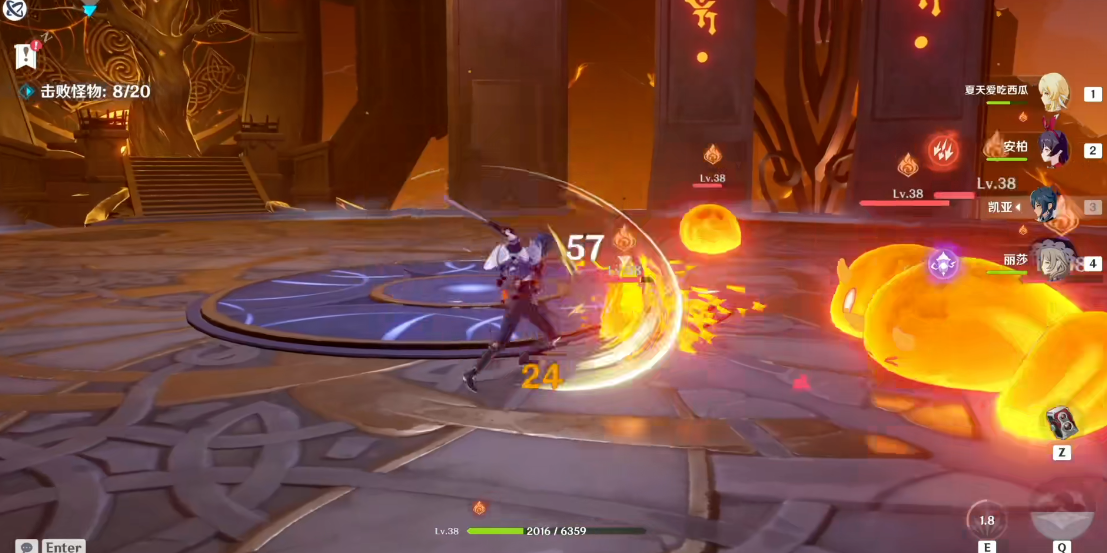Open the quest log exclamation banner icon
The width and height of the screenshot is (1107, 553).
(26, 56)
